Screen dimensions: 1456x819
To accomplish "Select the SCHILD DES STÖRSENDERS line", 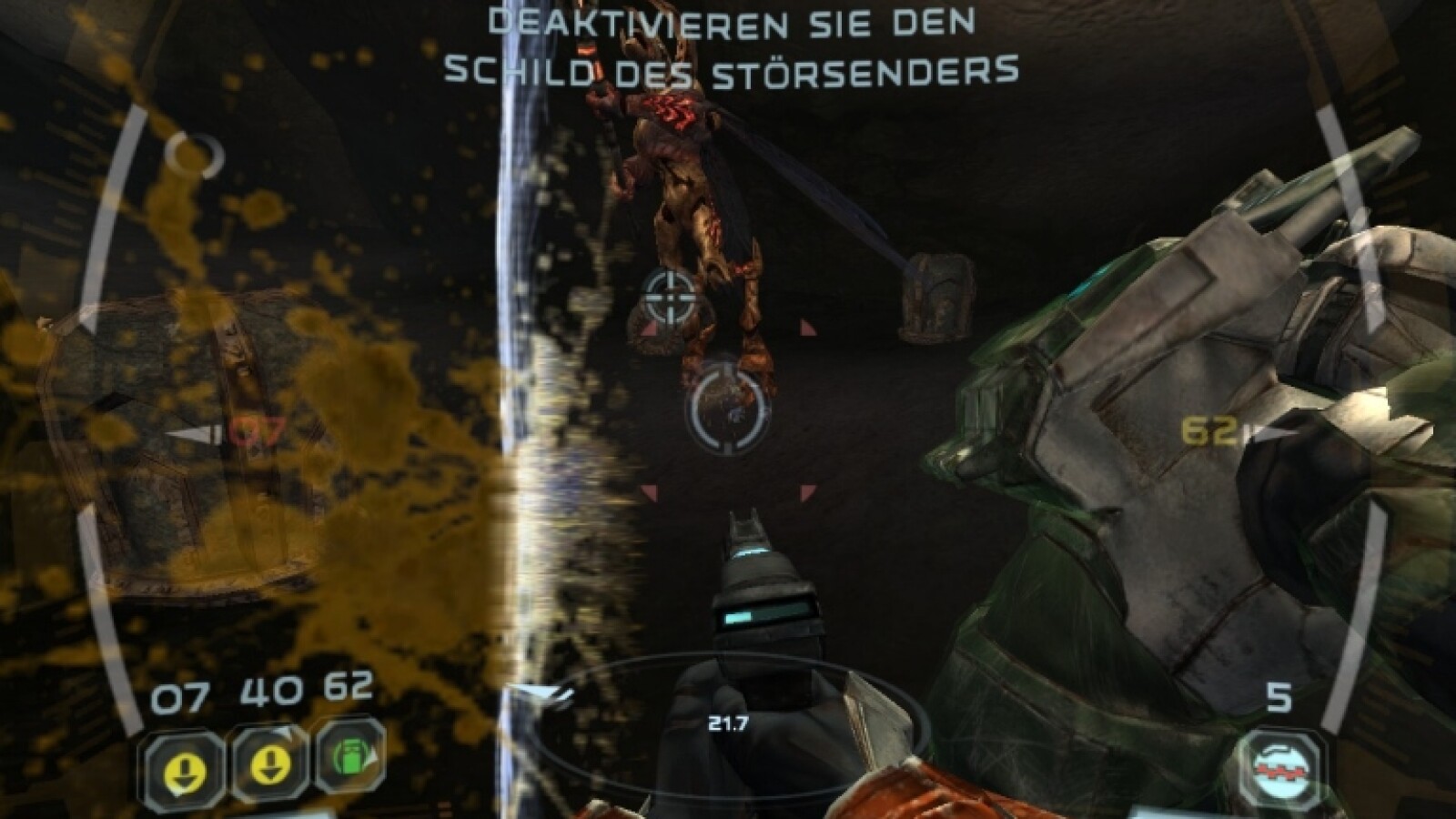I will click(x=733, y=68).
